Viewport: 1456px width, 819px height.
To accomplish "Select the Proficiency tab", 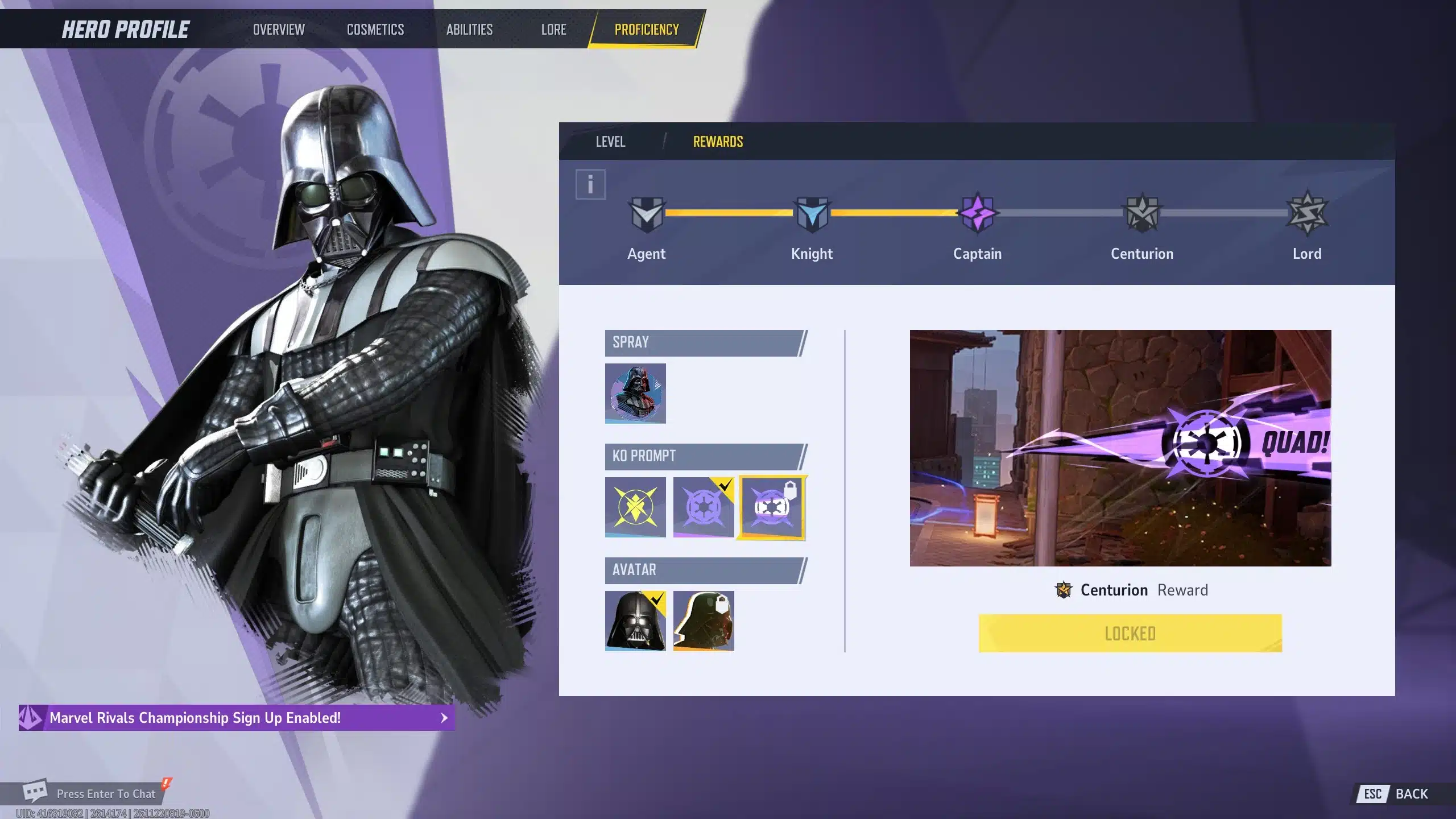I will [x=647, y=30].
